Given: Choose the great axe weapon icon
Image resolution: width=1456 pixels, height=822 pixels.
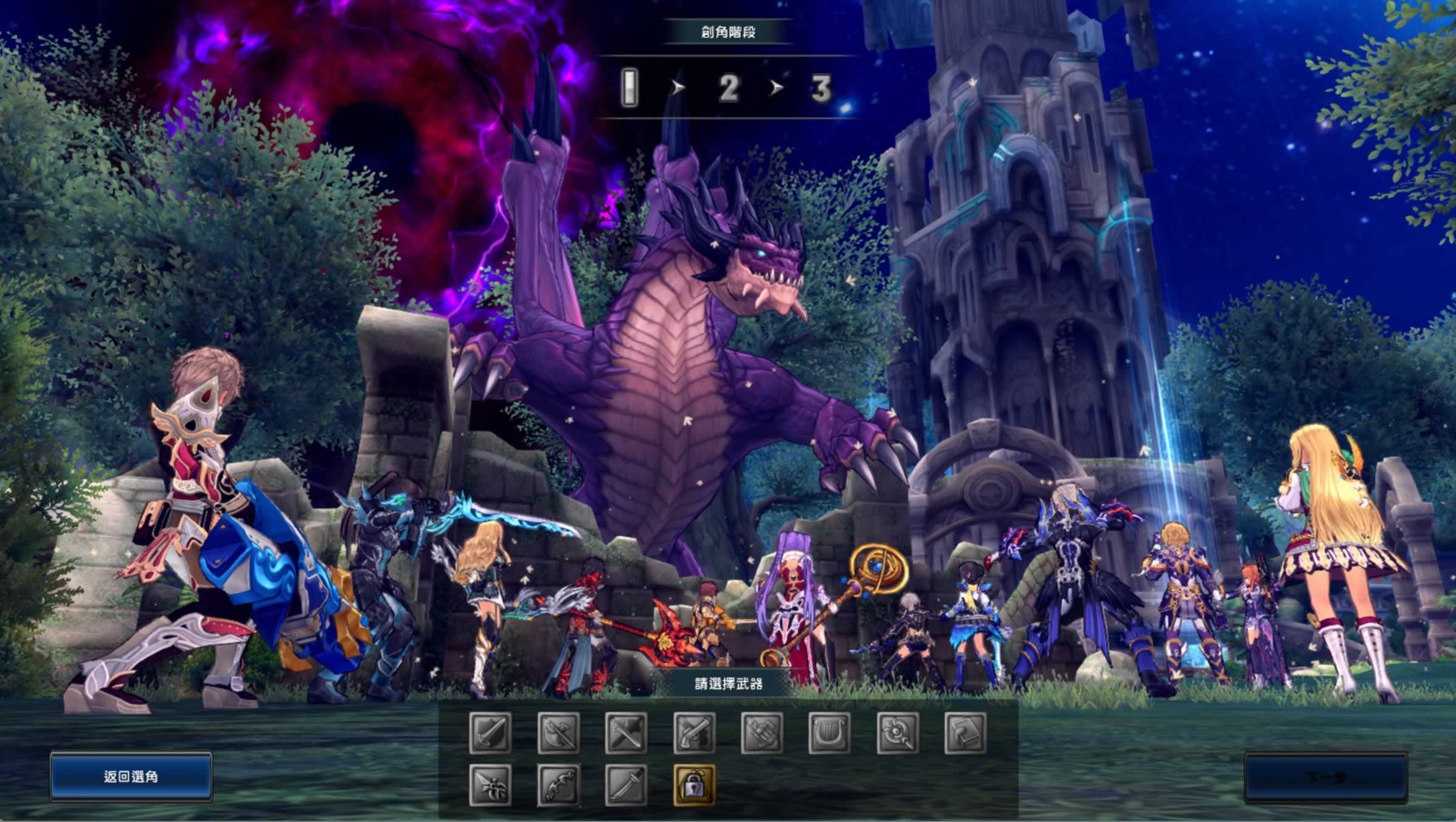Looking at the screenshot, I should coord(558,733).
